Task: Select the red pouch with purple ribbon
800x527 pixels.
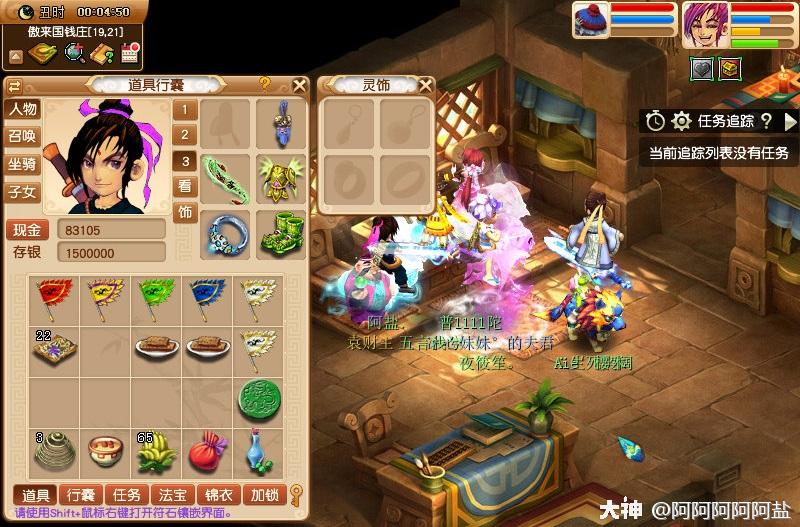Action: point(207,451)
